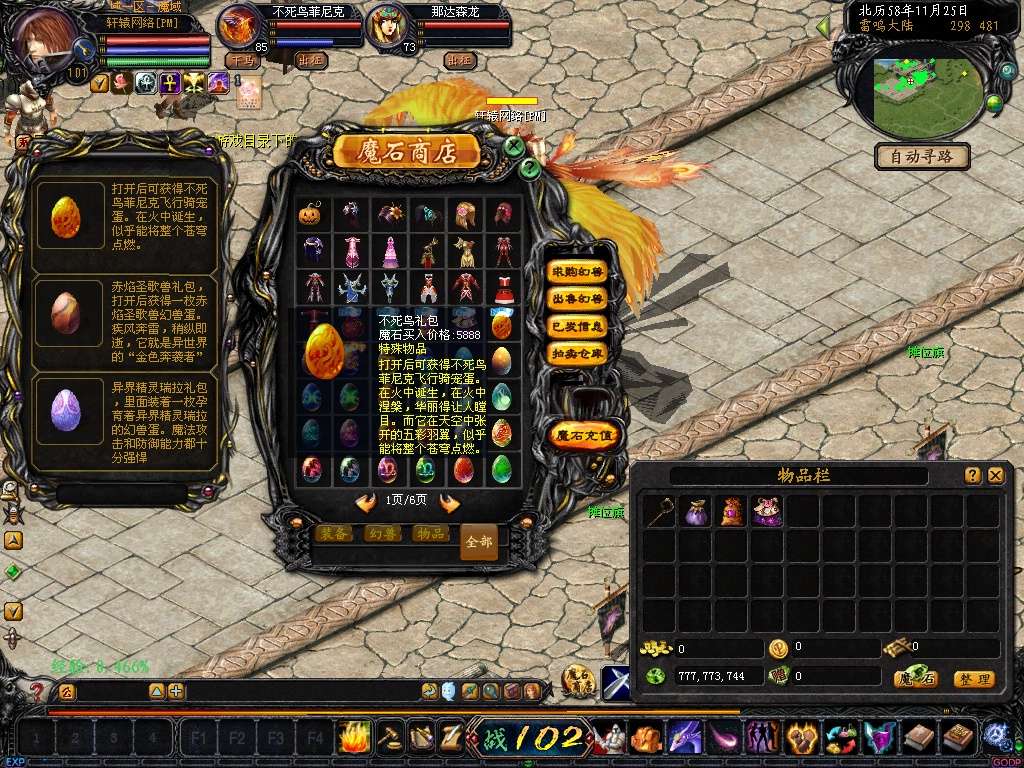The width and height of the screenshot is (1024, 768).
Task: Select the staff item in the inventory
Action: tap(657, 512)
